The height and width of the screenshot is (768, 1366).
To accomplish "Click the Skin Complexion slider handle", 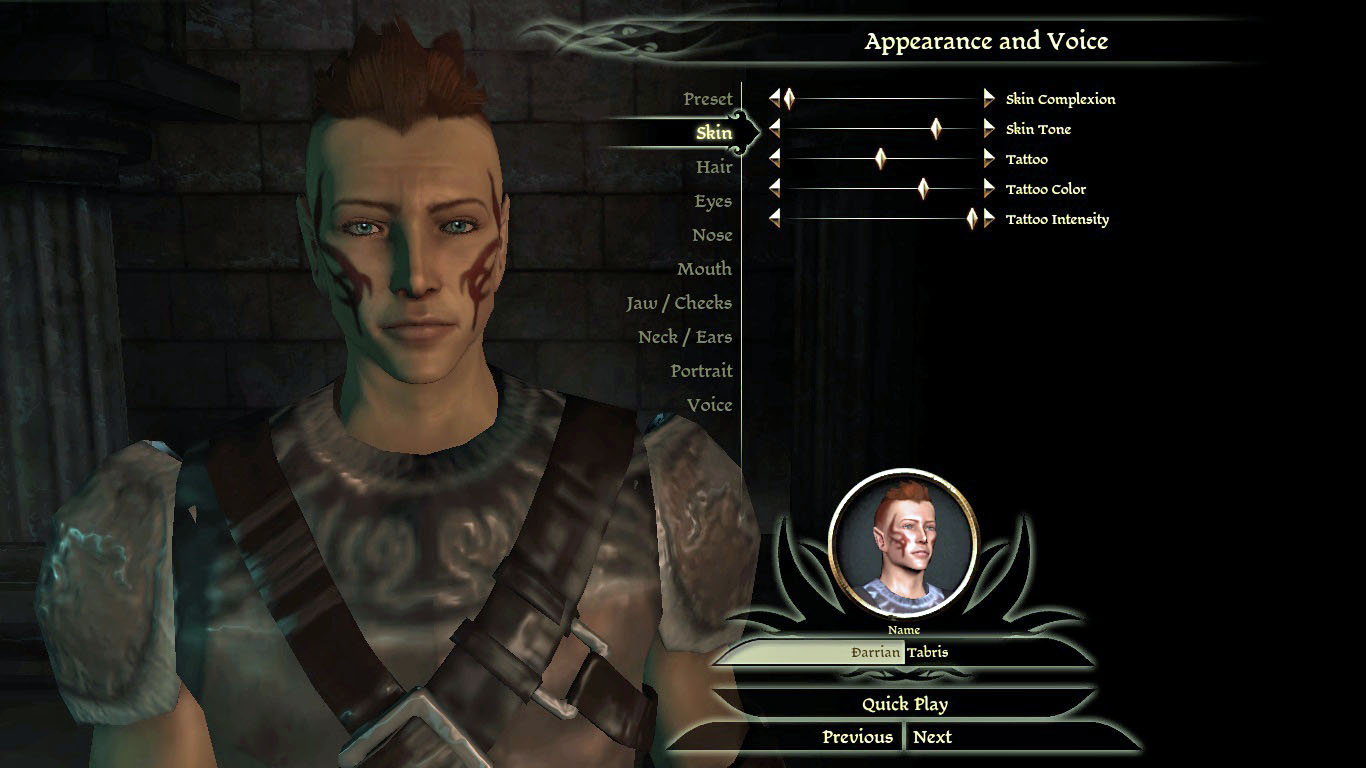I will (x=789, y=98).
